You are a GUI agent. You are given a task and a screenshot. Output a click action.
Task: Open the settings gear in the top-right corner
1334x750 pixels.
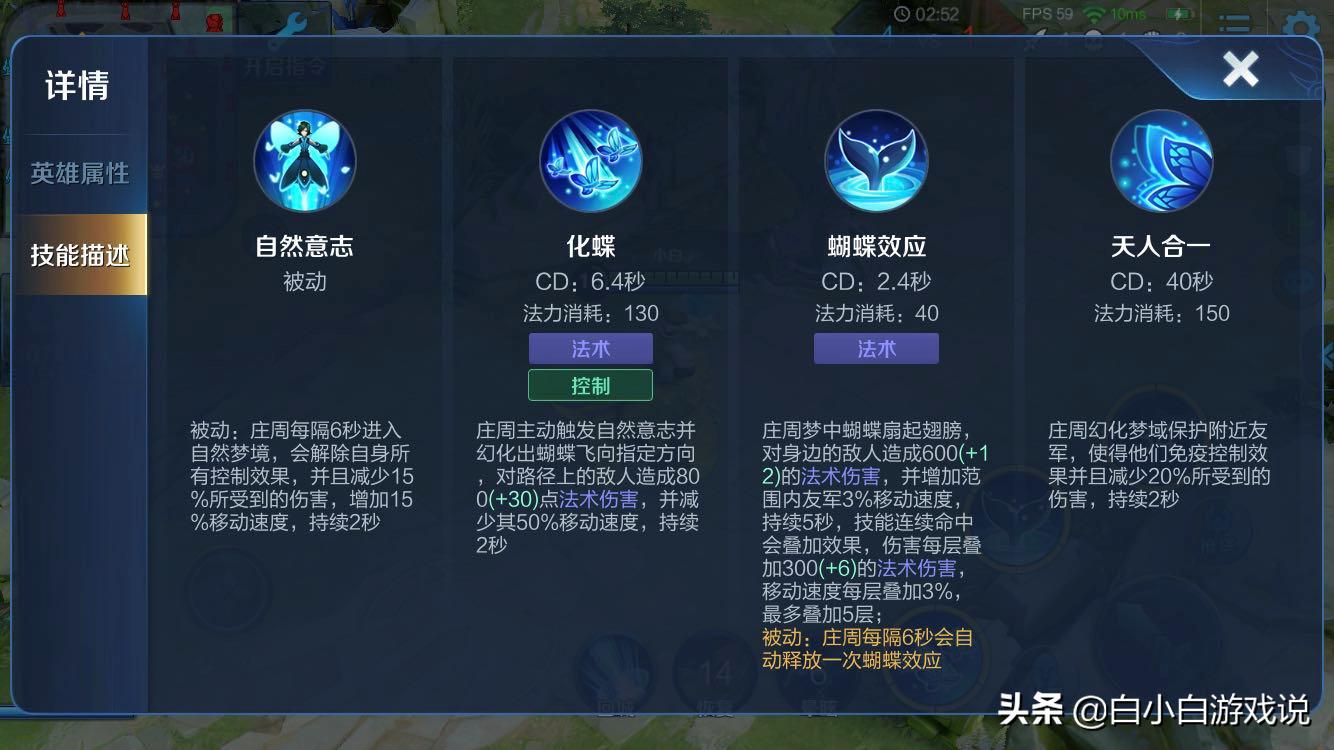coord(1300,24)
